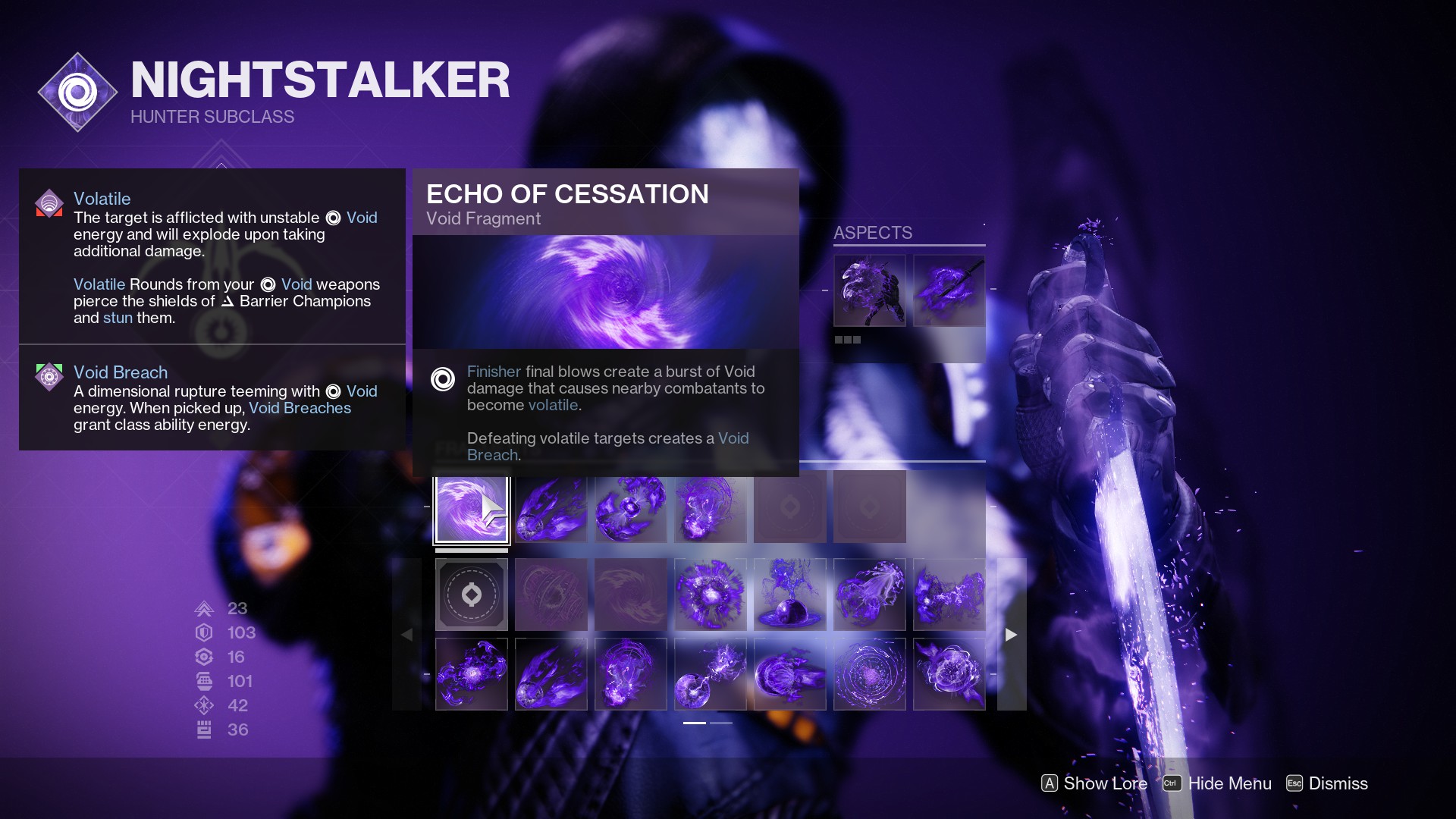This screenshot has width=1456, height=819.
Task: Click the Recovery stat icon showing 16
Action: point(203,657)
